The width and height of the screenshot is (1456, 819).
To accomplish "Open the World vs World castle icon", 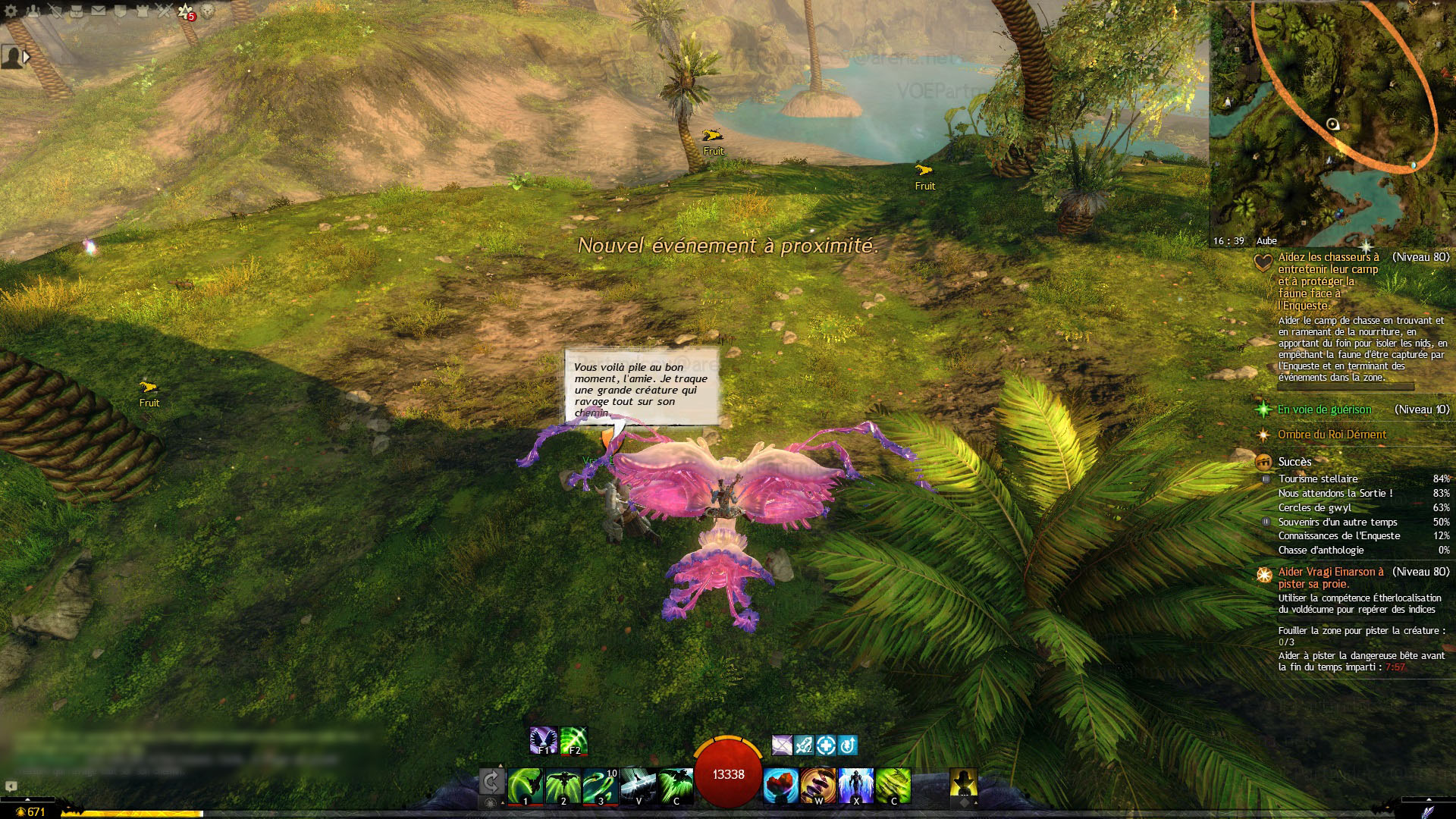I will point(142,11).
